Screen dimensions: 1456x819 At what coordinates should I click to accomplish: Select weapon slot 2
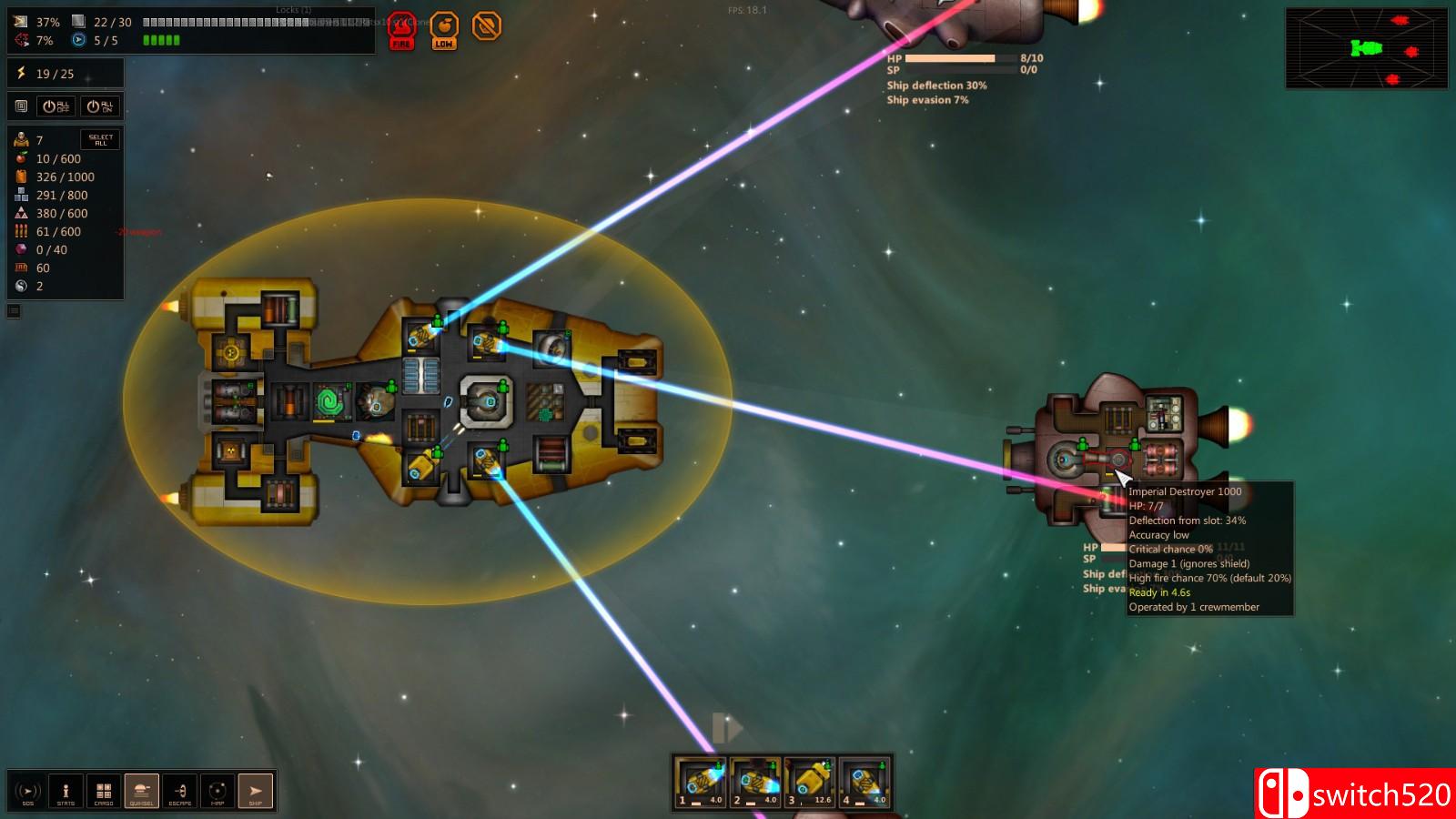point(755,783)
